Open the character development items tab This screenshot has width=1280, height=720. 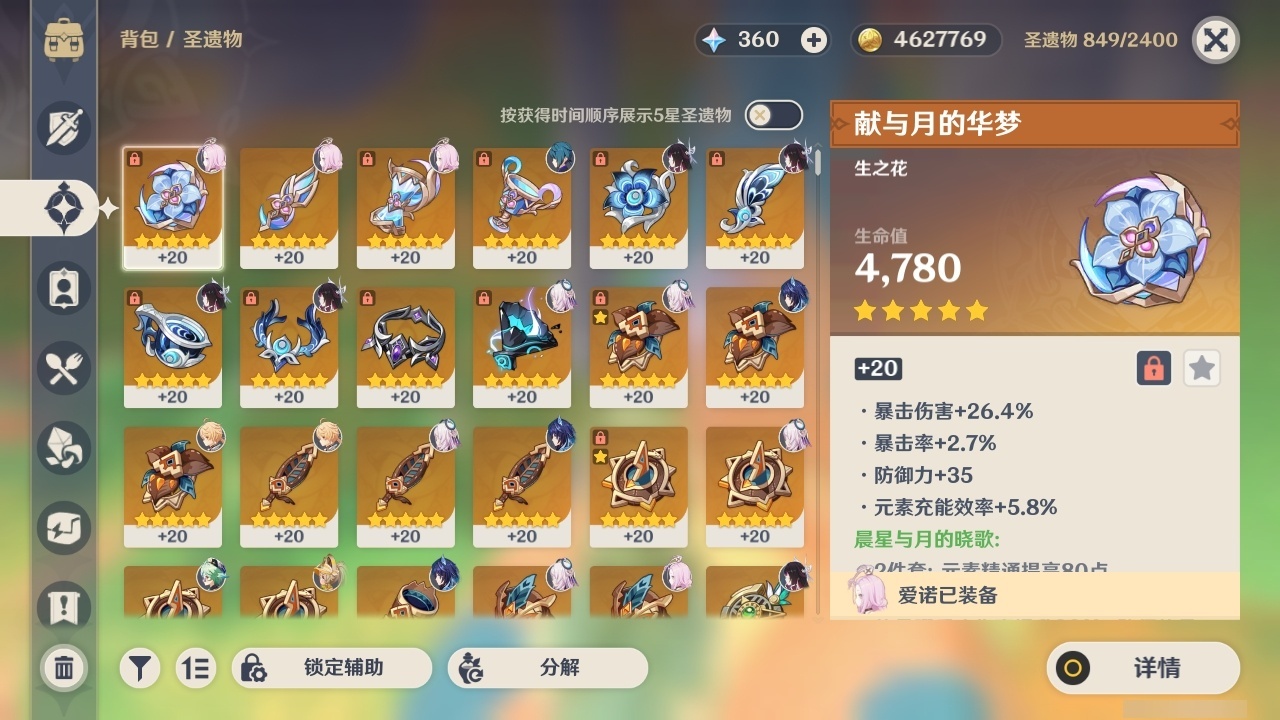(x=63, y=288)
